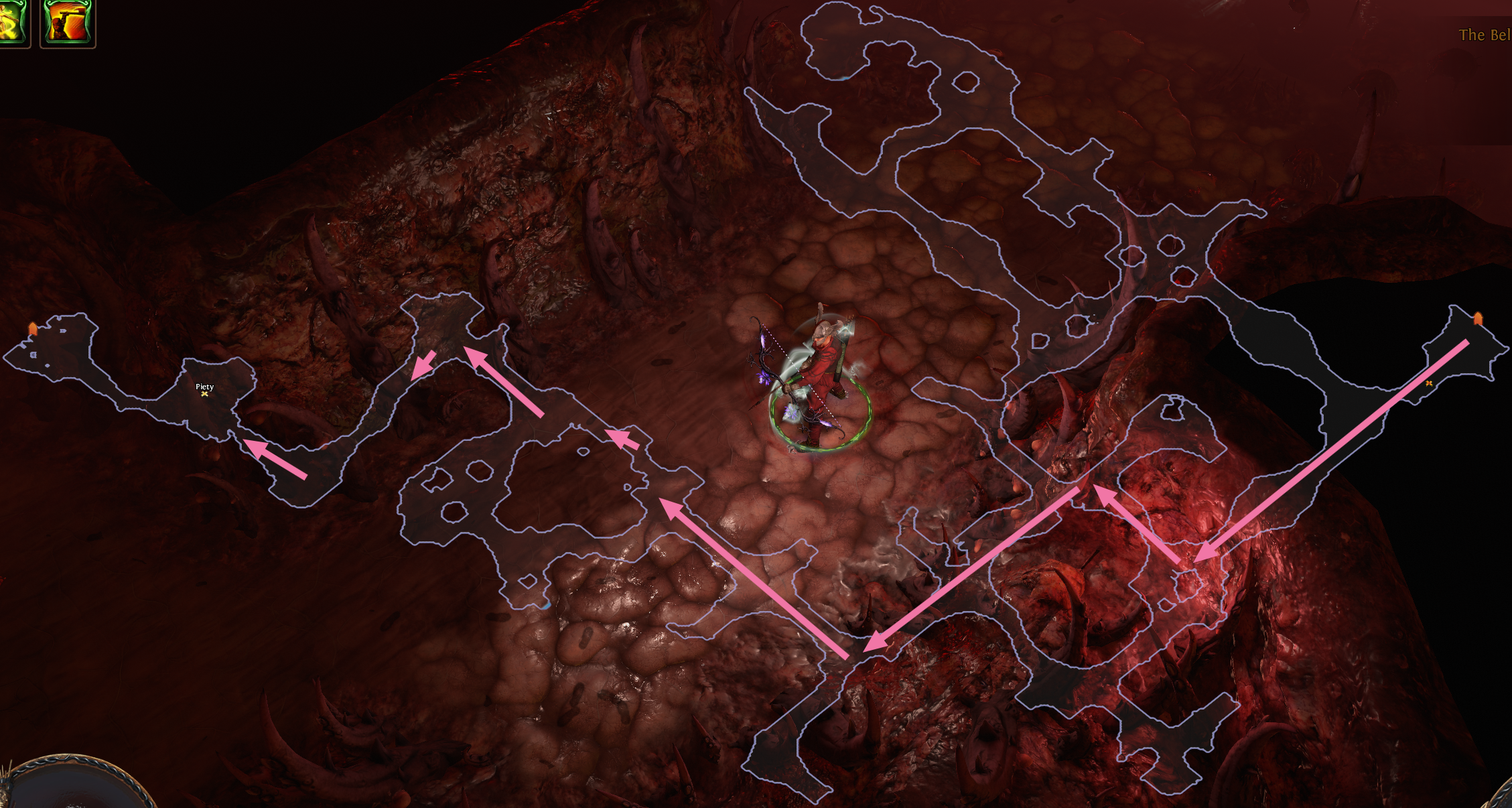Select the golden figure buff icon
The height and width of the screenshot is (808, 1512).
pos(11,22)
